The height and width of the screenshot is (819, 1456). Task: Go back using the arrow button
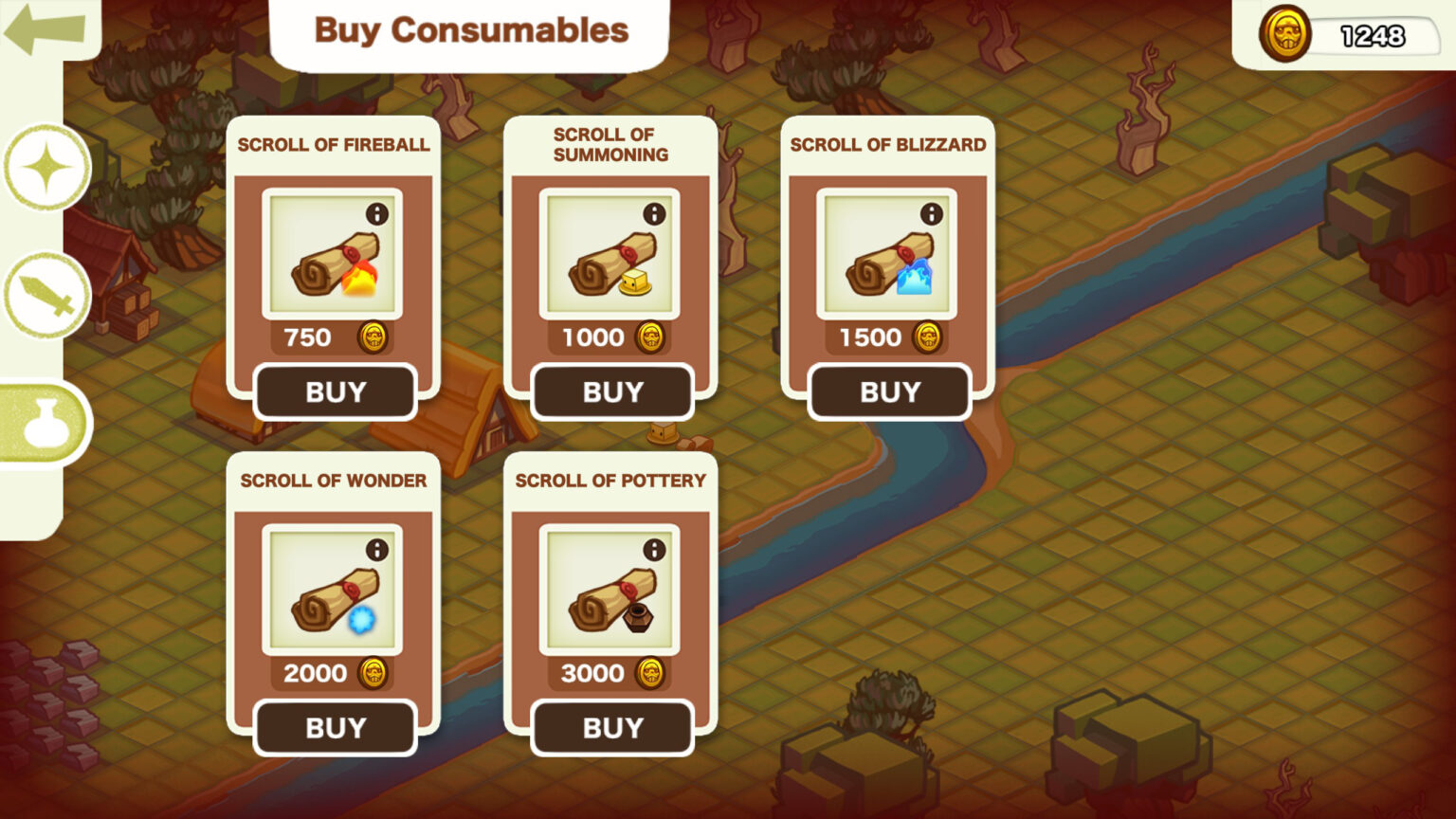[44, 27]
